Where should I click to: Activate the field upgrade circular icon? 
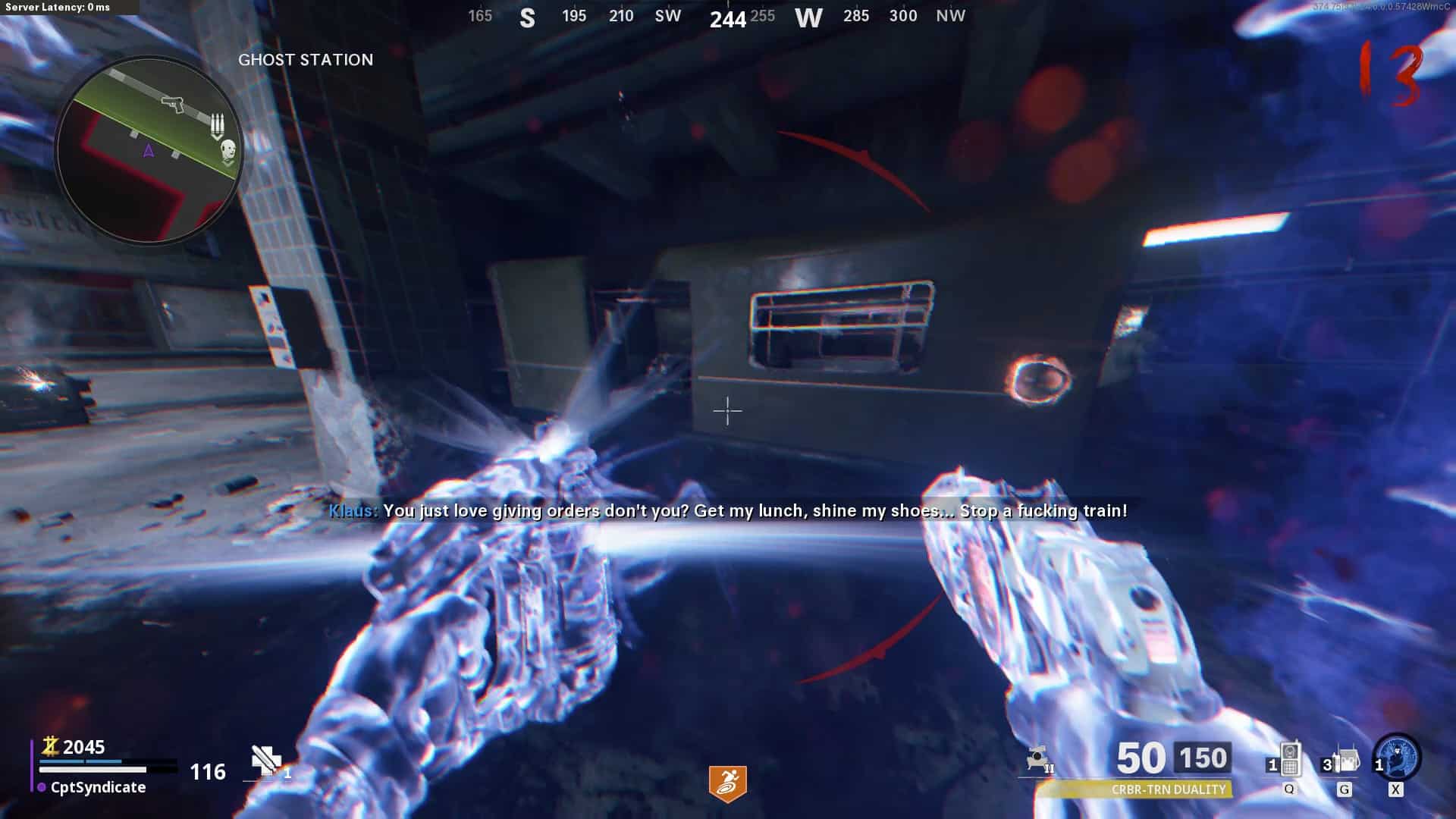pyautogui.click(x=1397, y=758)
